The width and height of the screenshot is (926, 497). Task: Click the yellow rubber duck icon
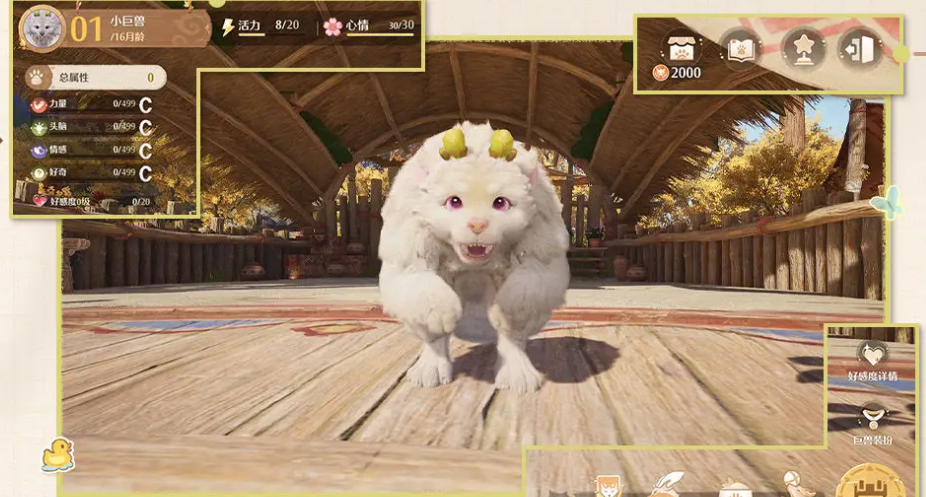56,455
